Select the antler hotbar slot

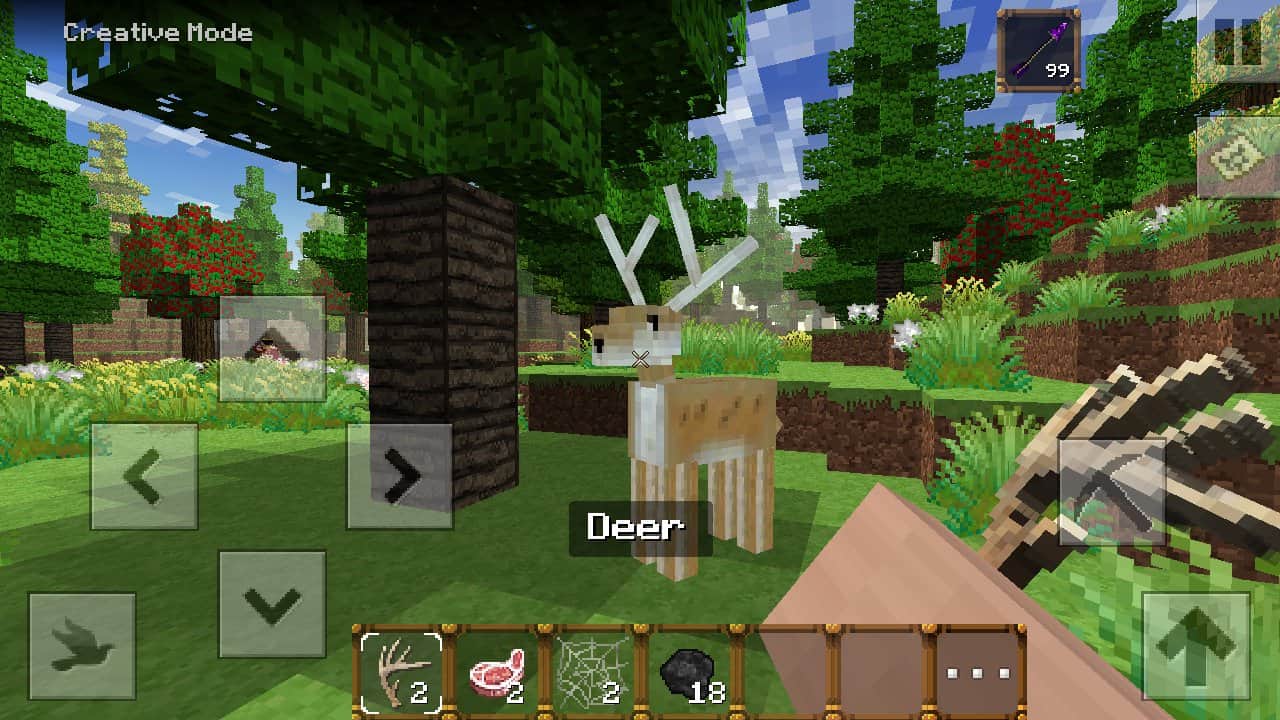(x=401, y=671)
